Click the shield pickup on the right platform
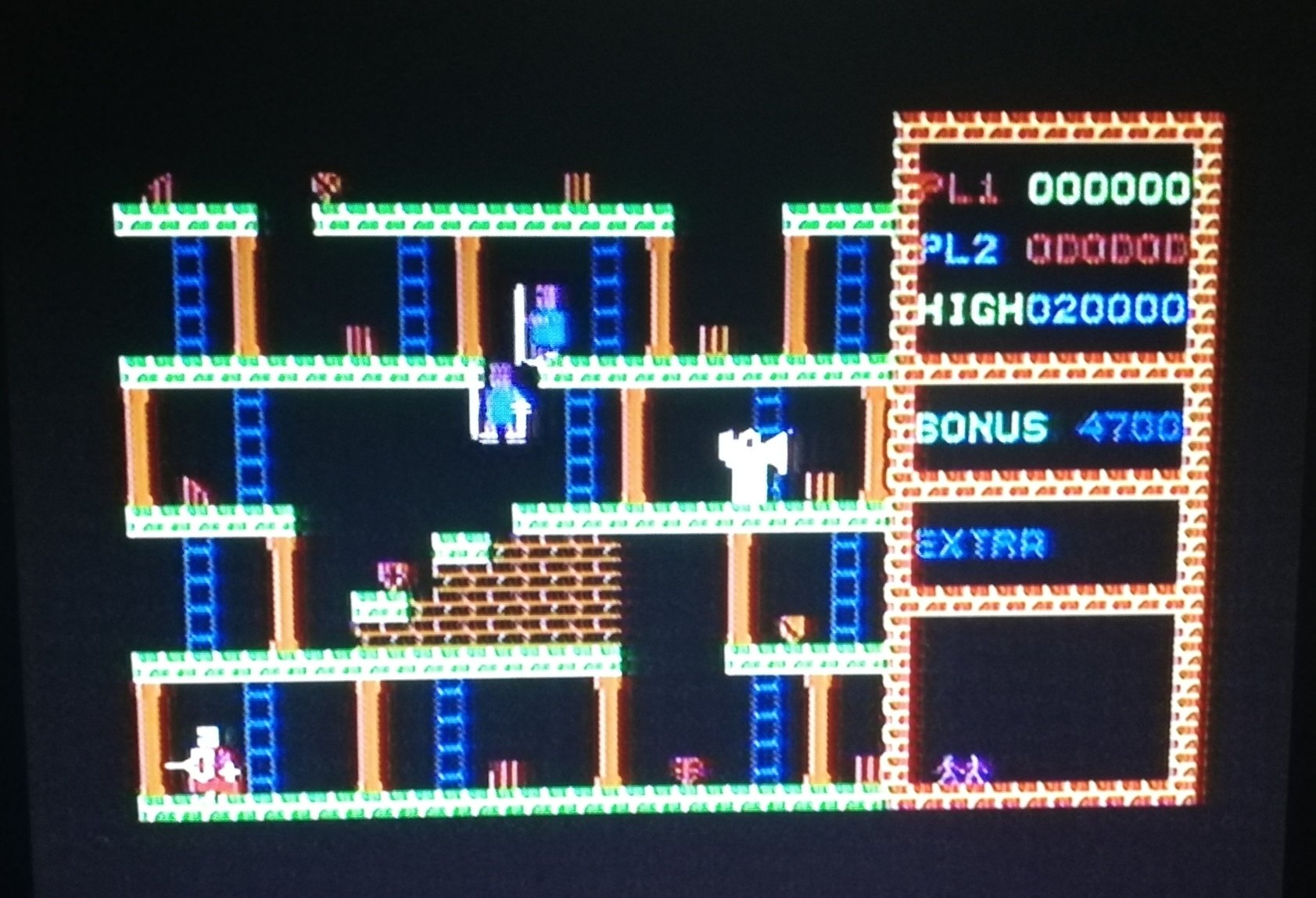 pos(791,625)
